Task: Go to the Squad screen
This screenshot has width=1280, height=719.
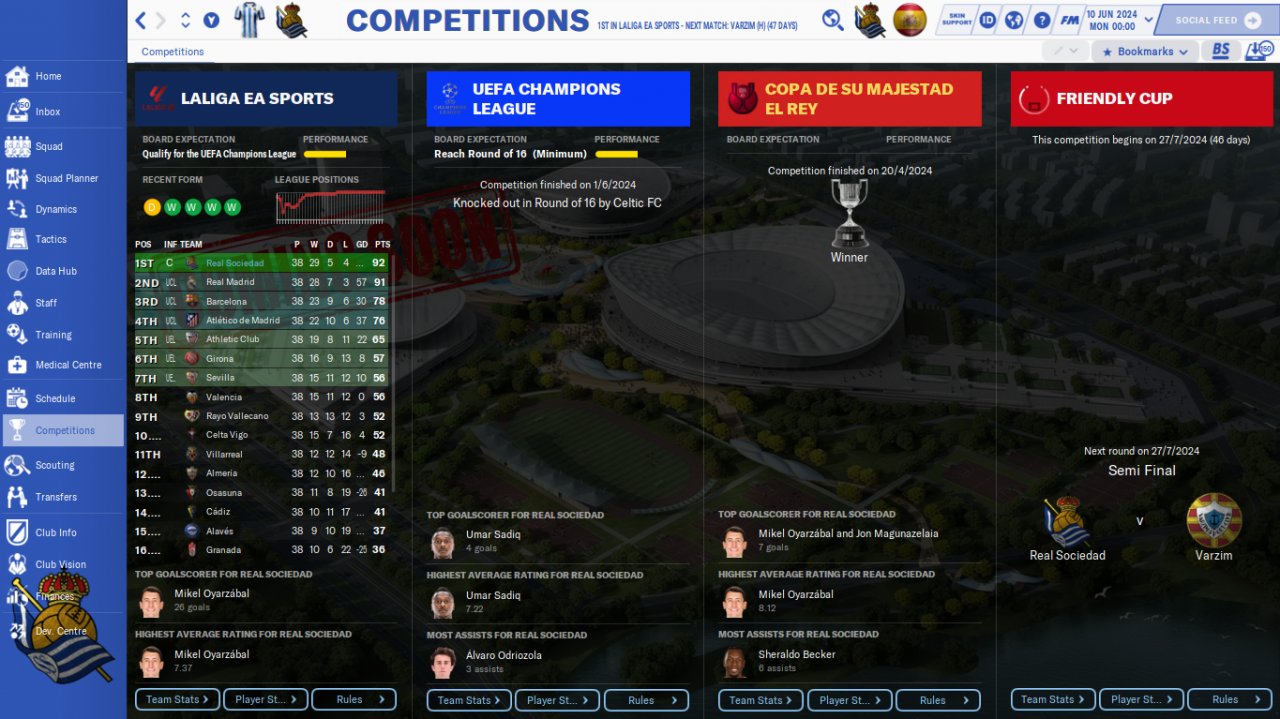Action: (48, 146)
